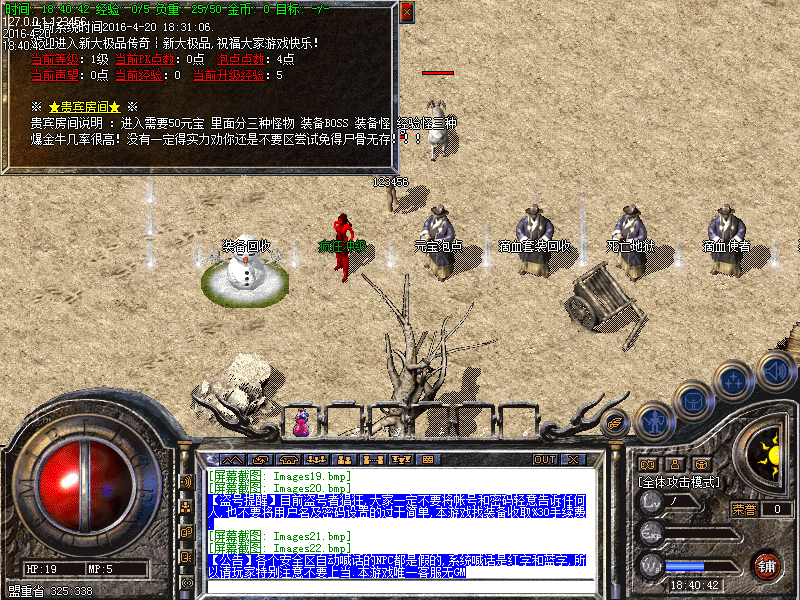Open the 铺 shop button
This screenshot has height=600, width=800.
click(766, 564)
